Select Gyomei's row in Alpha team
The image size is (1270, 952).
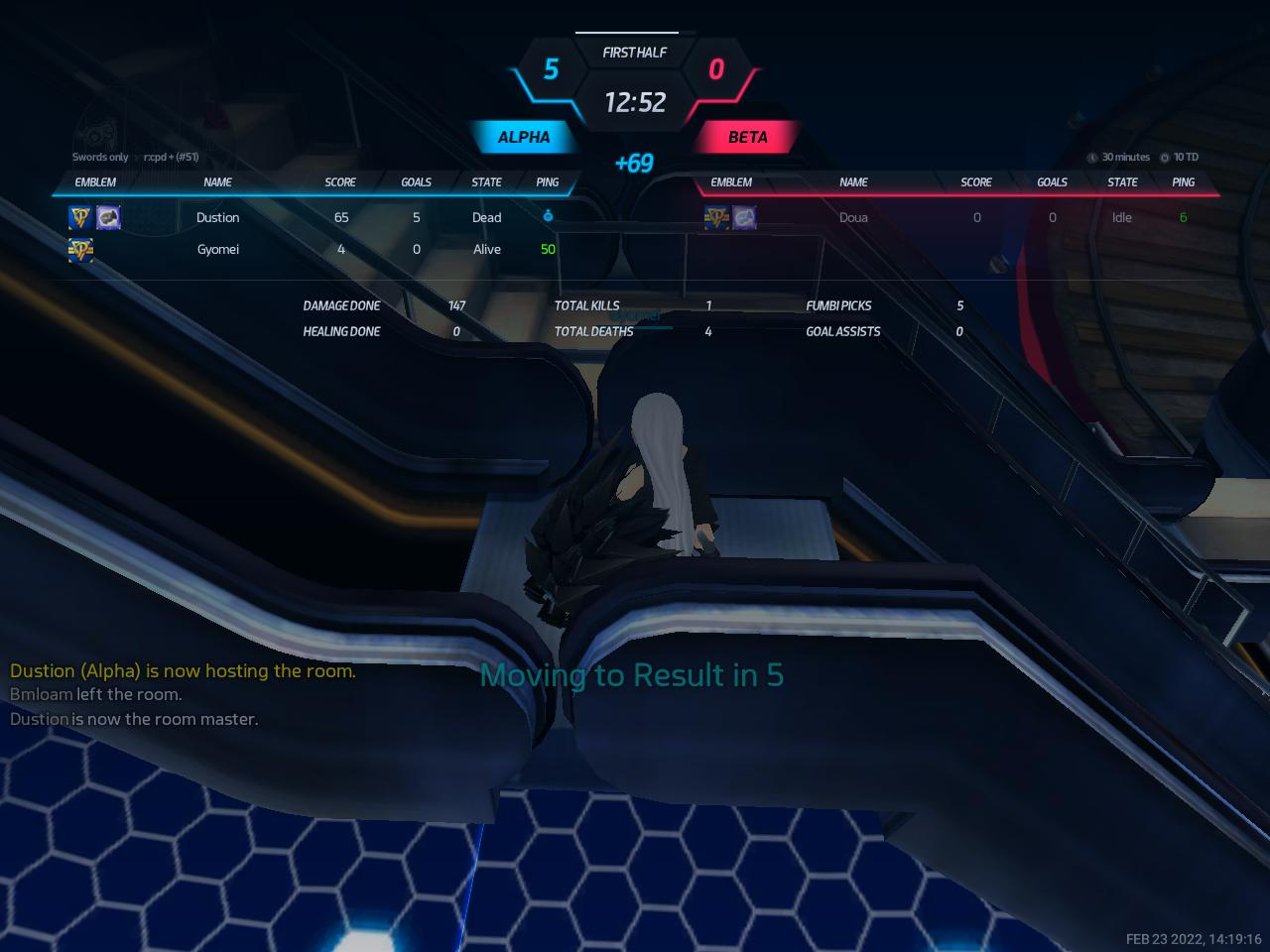(x=217, y=249)
